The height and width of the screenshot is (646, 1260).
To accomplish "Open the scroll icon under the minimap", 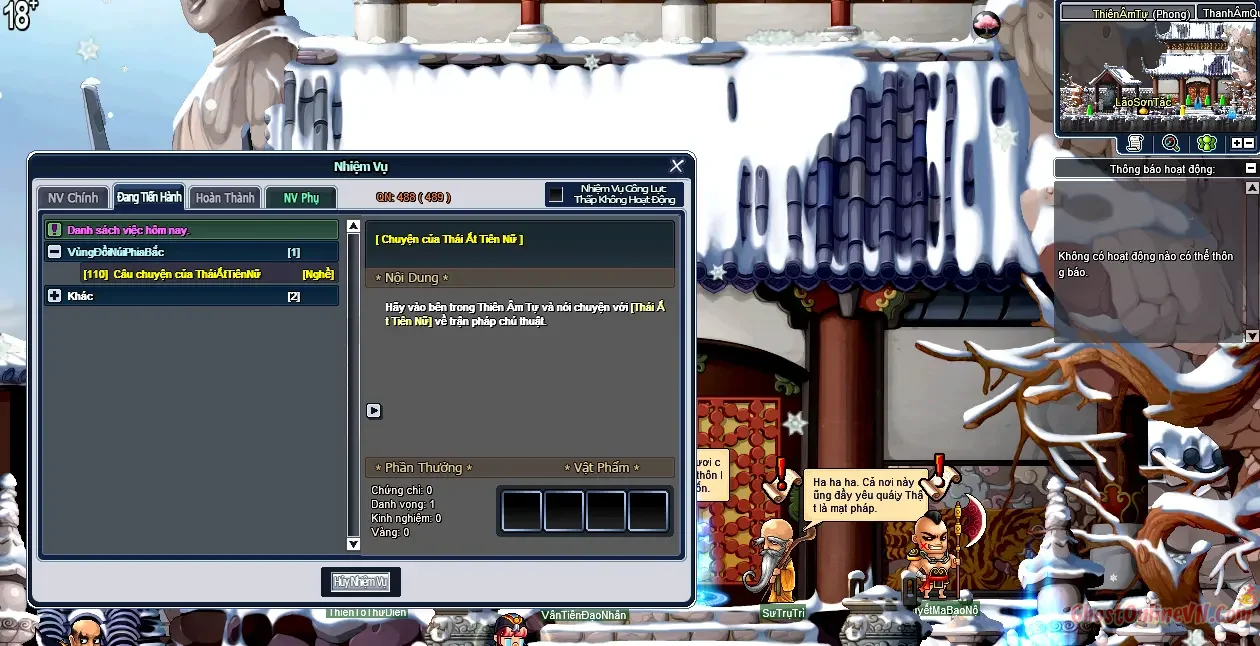I will pyautogui.click(x=1134, y=143).
